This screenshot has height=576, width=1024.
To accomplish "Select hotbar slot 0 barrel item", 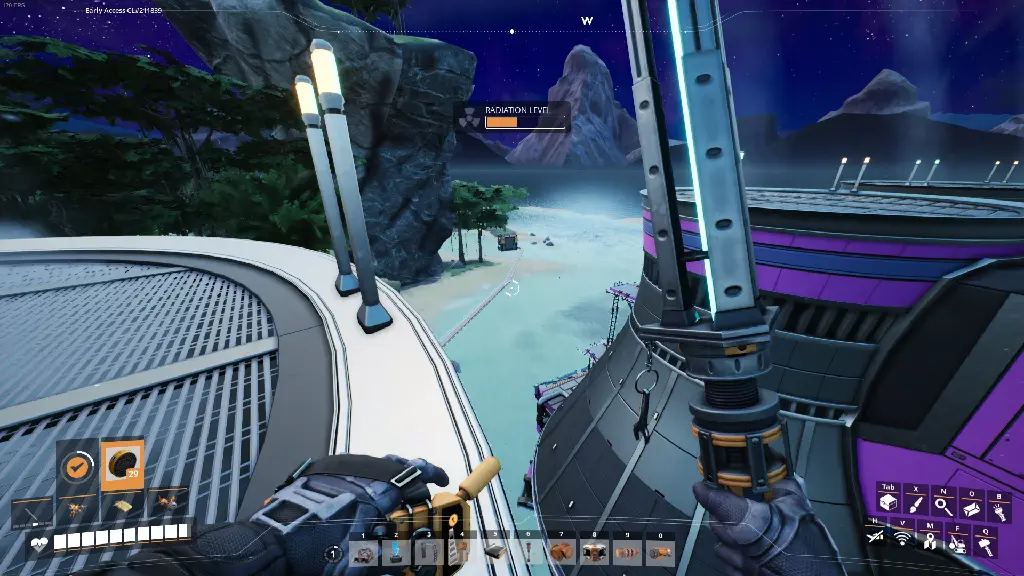I will point(659,552).
